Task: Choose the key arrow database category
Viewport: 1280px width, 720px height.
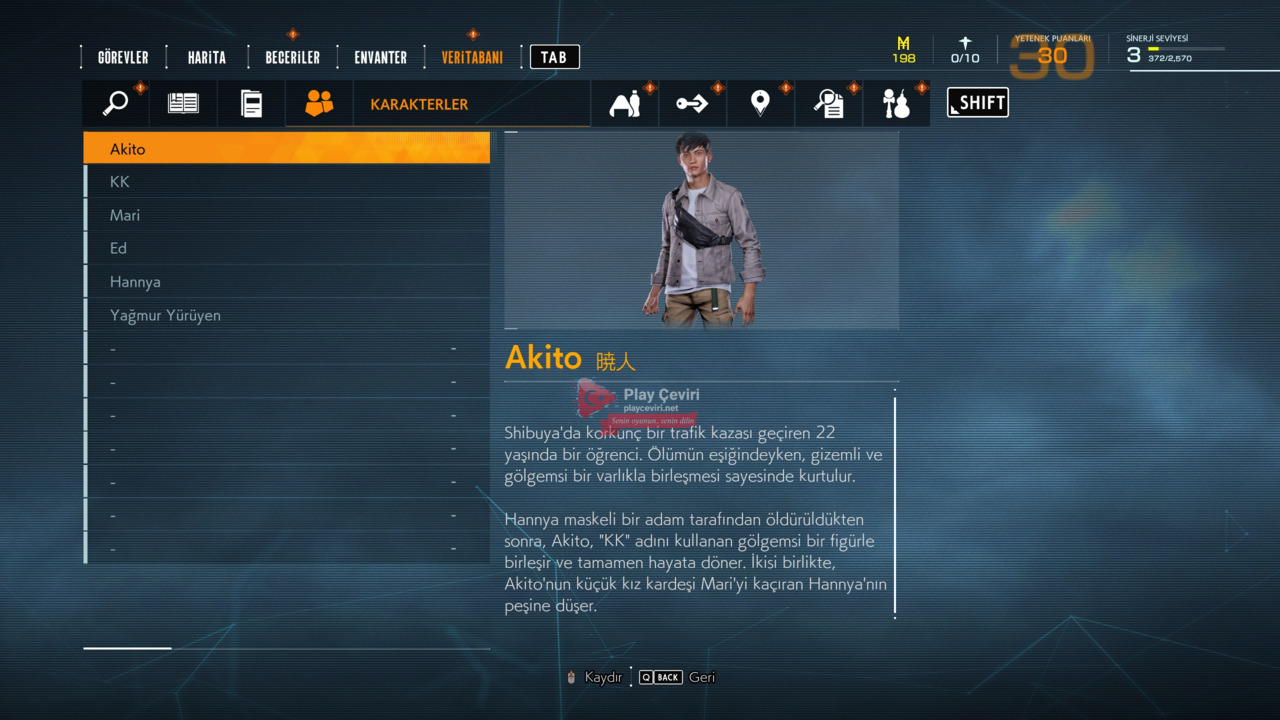Action: pyautogui.click(x=692, y=103)
